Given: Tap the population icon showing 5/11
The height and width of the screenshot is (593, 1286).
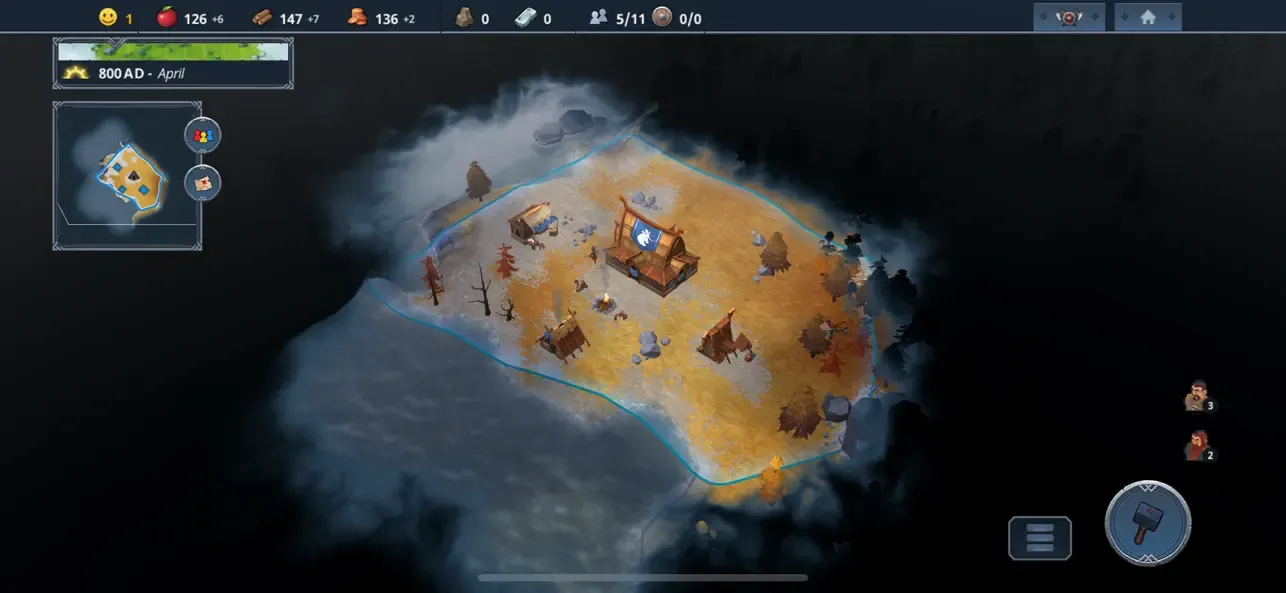Looking at the screenshot, I should (599, 17).
